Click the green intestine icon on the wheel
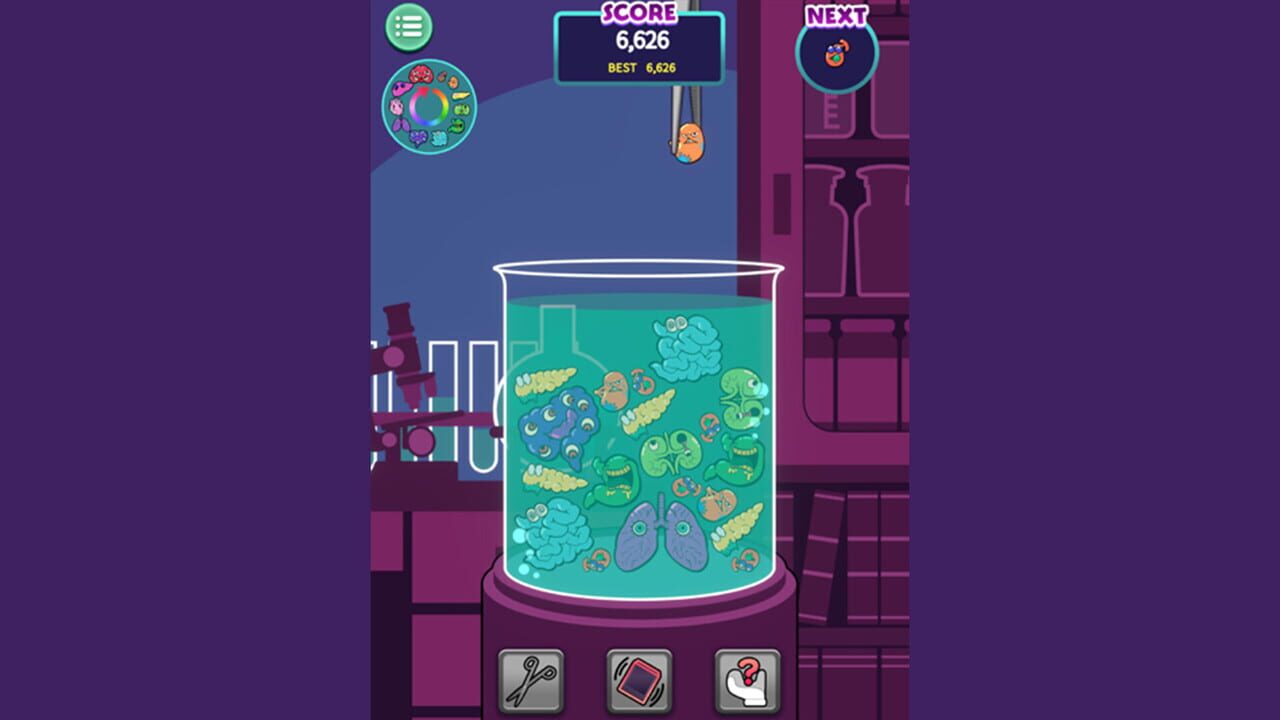 click(x=458, y=126)
